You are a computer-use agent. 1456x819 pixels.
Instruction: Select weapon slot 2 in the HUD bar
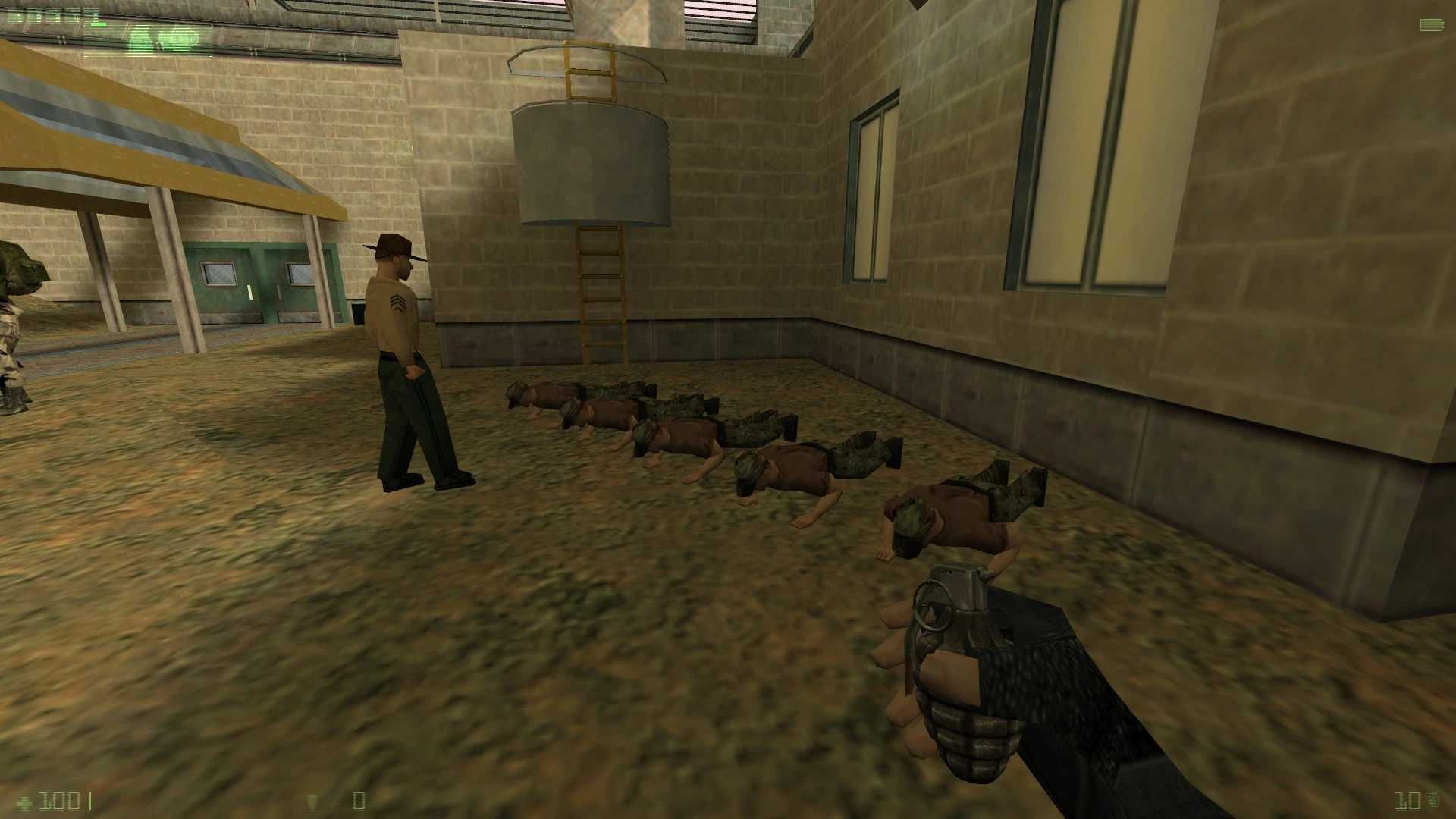(x=39, y=17)
